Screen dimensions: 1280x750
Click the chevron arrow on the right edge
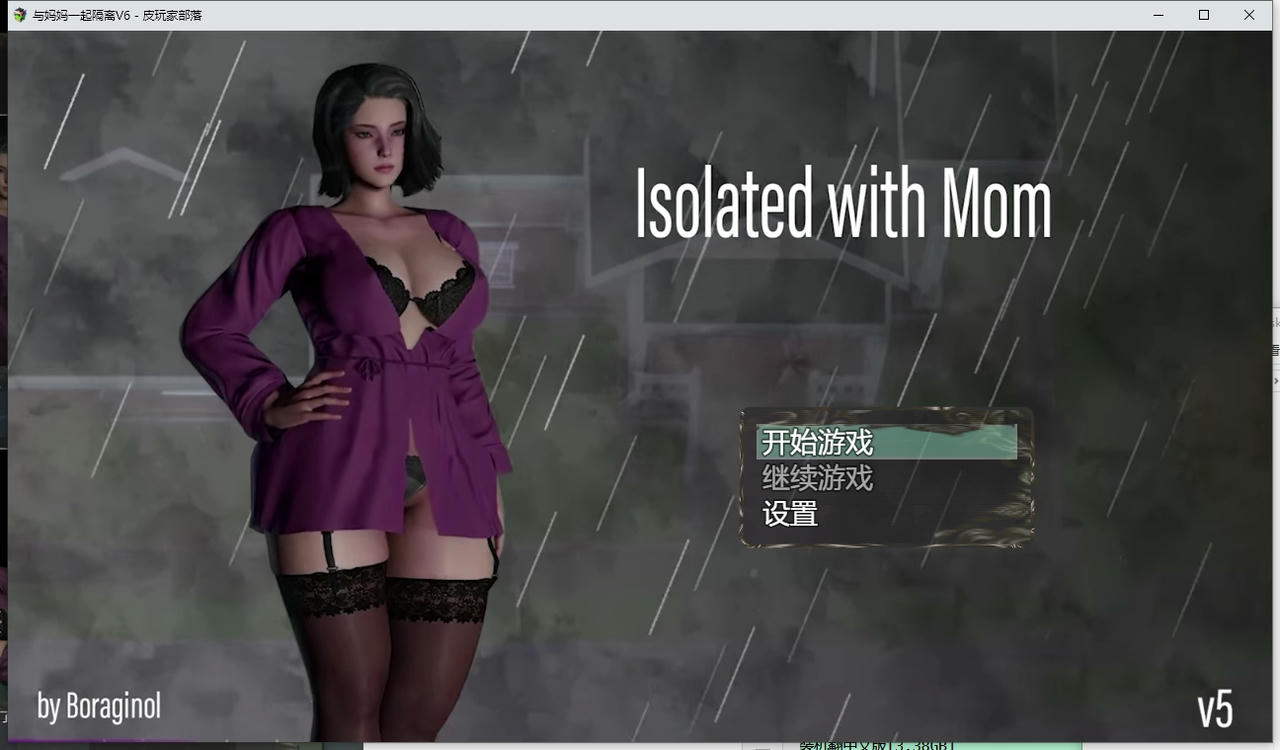pyautogui.click(x=1276, y=381)
